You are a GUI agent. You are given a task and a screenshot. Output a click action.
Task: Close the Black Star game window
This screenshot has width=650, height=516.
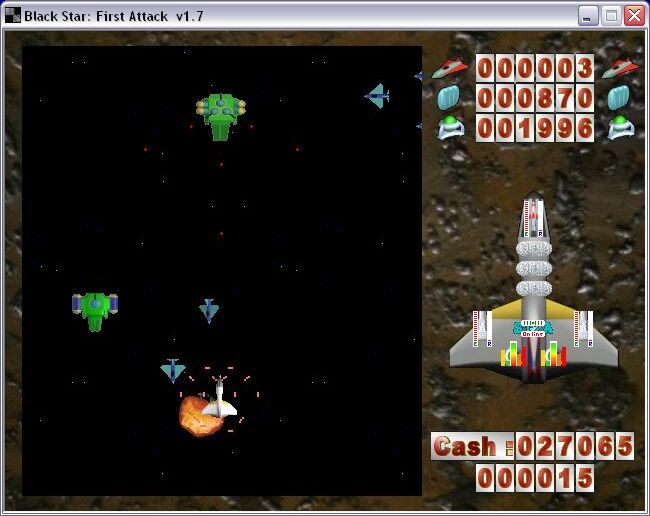click(x=634, y=15)
